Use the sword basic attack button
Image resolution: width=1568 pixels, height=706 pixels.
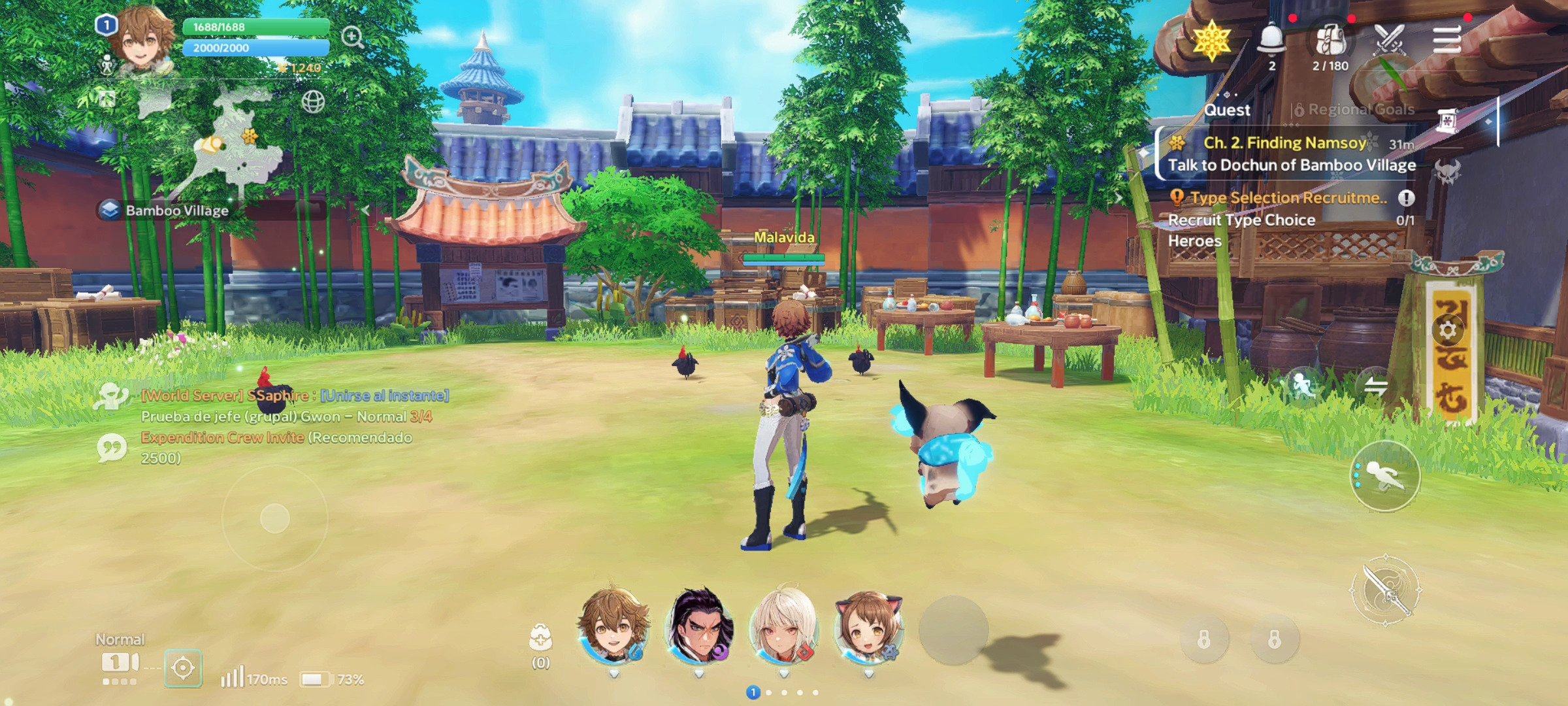click(x=1385, y=591)
